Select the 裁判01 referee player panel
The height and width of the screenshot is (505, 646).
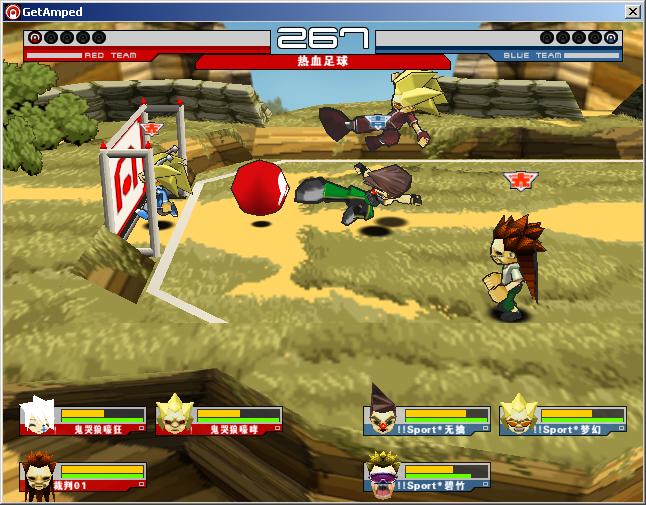click(x=83, y=475)
